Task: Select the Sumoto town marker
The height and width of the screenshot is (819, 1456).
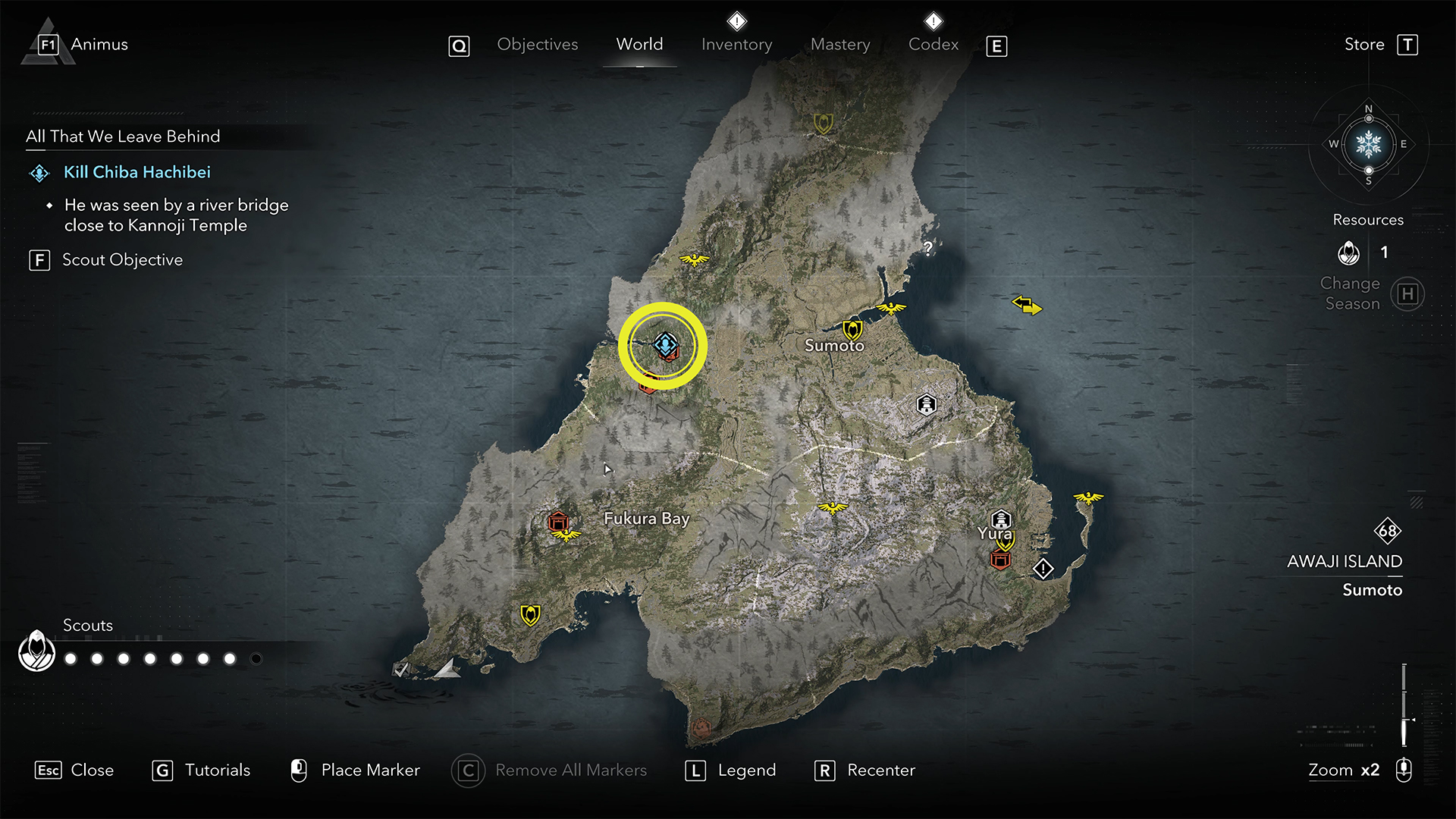Action: [x=852, y=330]
